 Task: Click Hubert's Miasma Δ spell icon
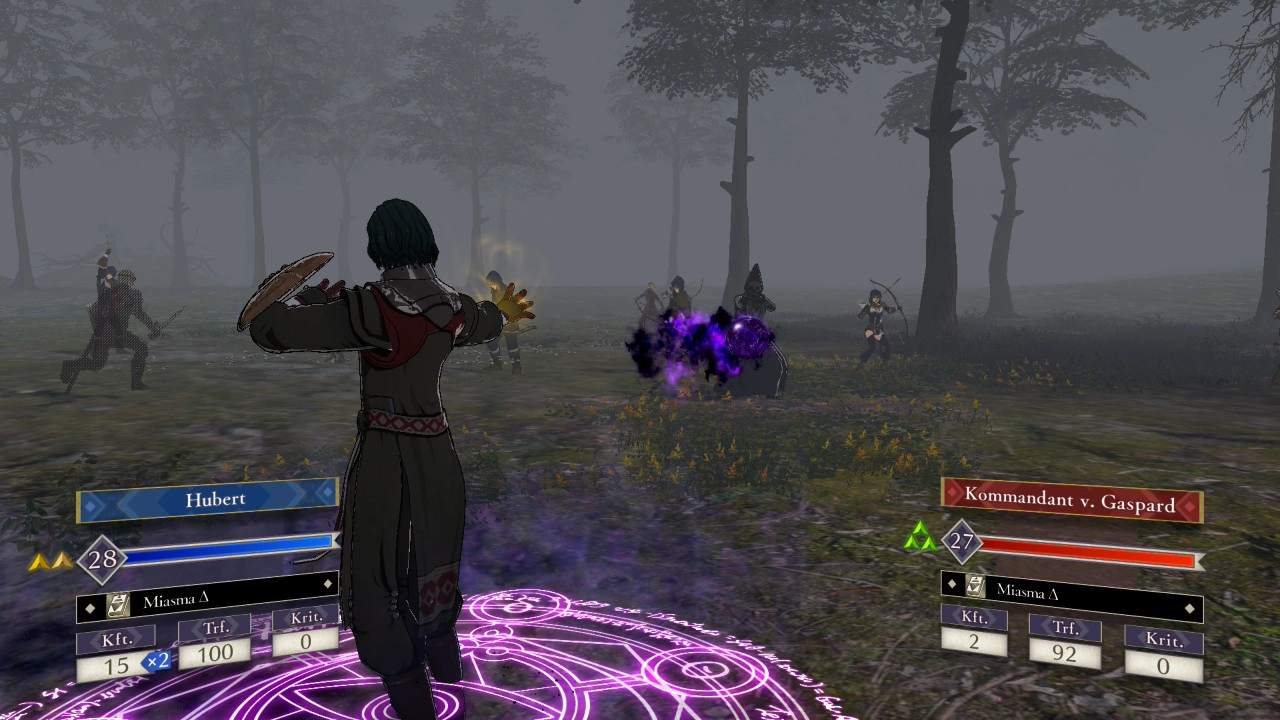coord(118,603)
